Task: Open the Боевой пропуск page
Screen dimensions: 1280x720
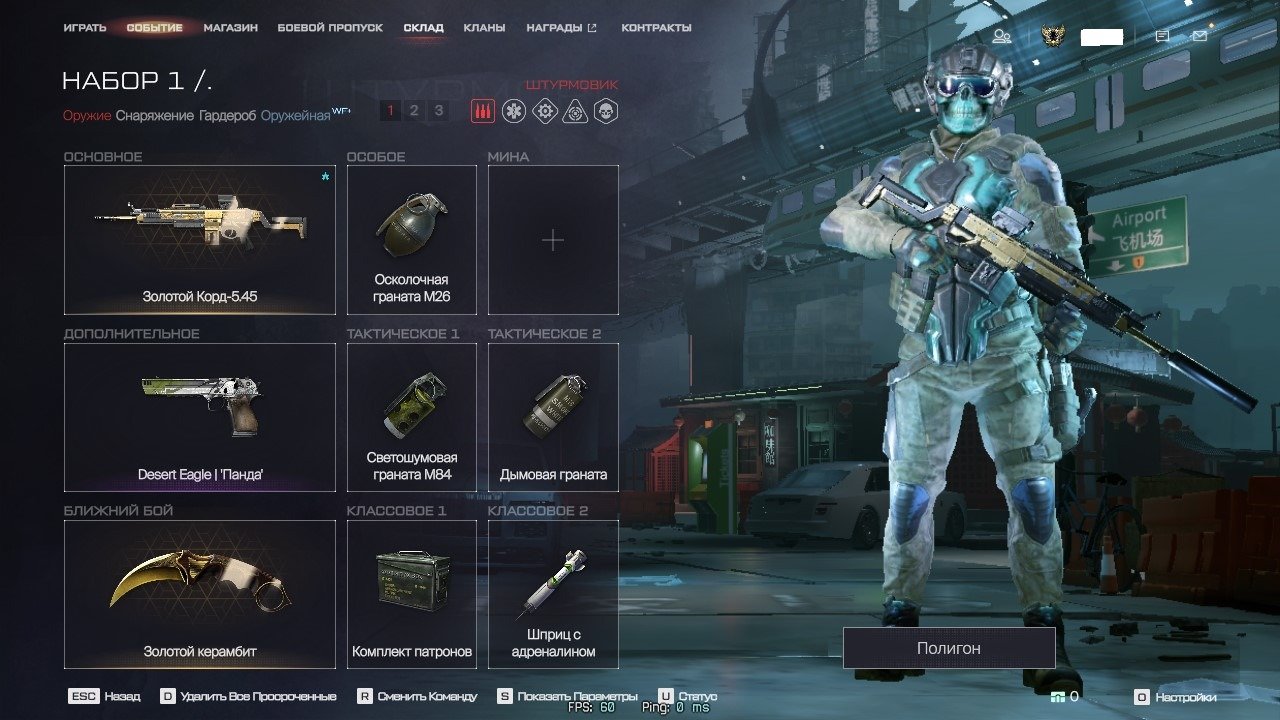Action: (330, 28)
